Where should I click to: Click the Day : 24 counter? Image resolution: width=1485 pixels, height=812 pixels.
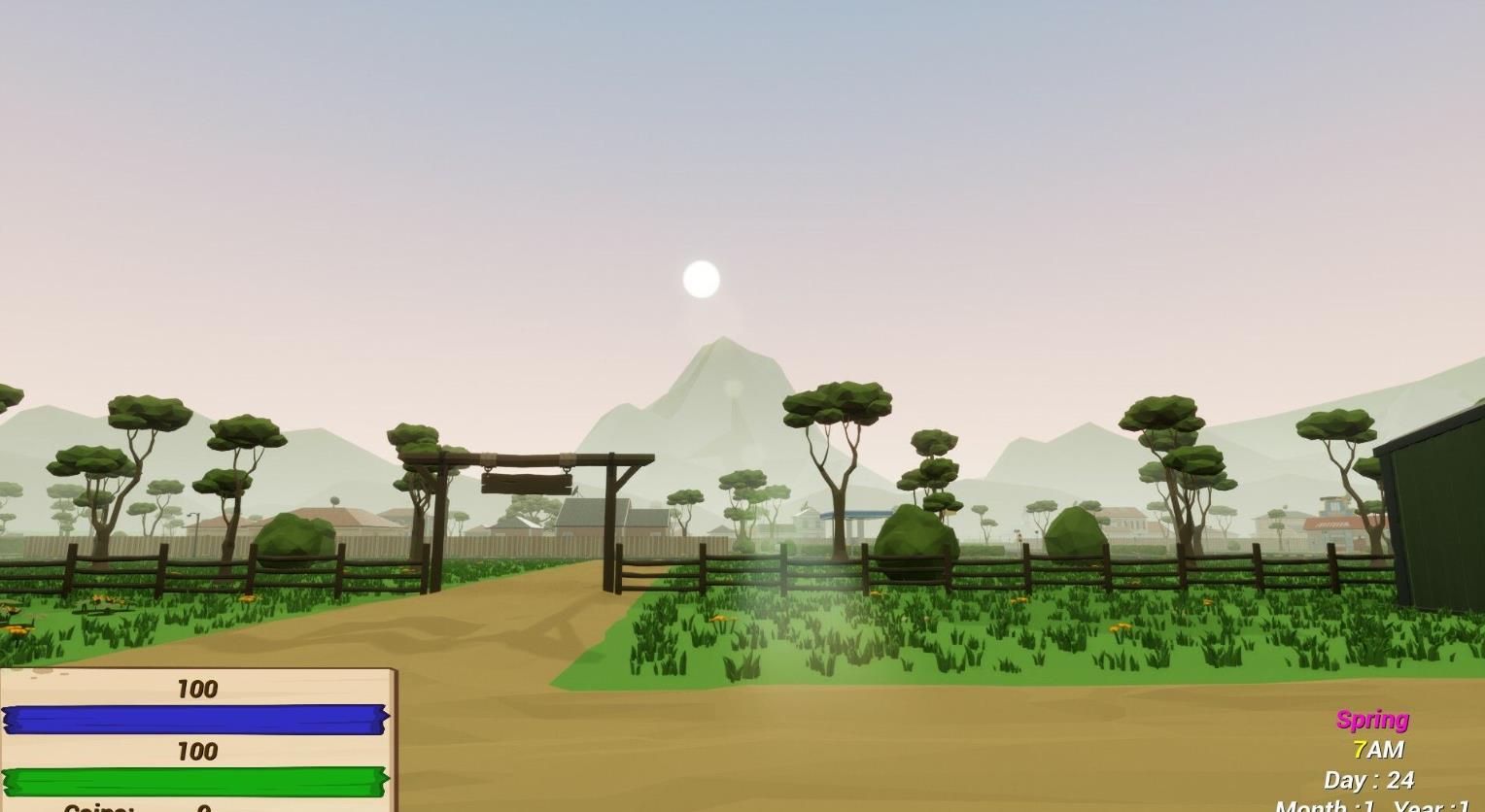pos(1368,780)
